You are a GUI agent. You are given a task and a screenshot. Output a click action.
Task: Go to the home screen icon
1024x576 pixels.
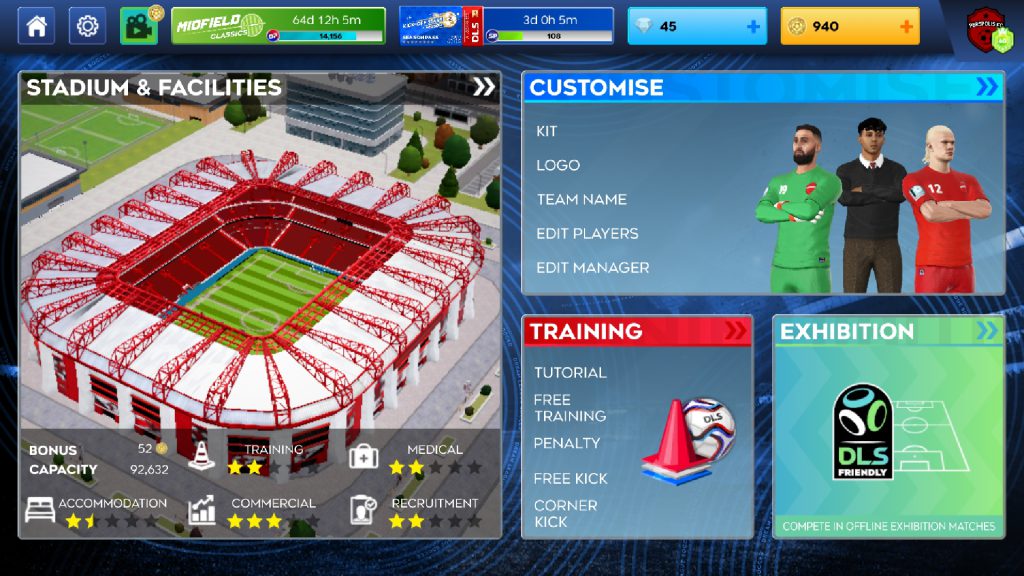(36, 26)
